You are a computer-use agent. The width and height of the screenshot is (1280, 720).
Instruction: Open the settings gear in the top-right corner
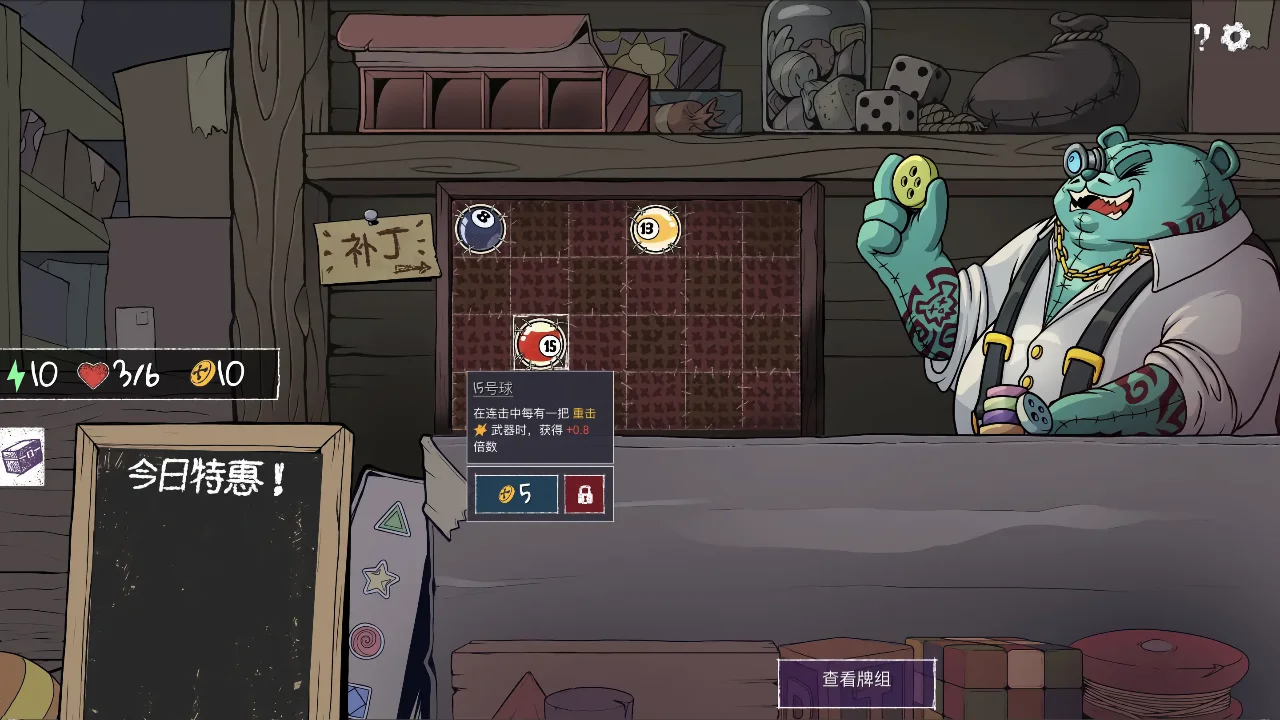pos(1236,36)
